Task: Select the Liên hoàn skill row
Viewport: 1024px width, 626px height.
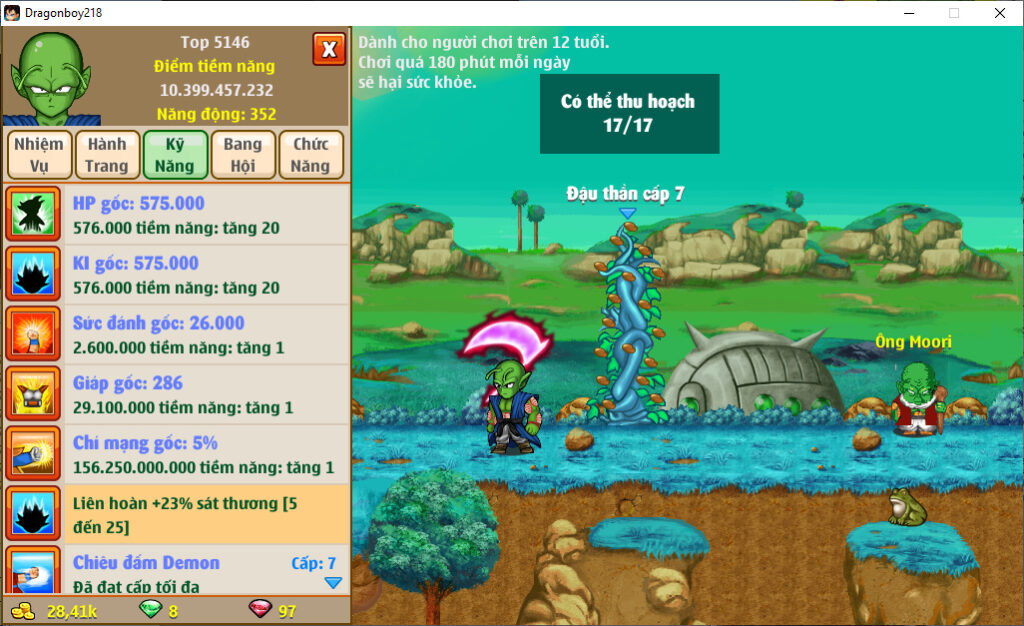Action: click(x=176, y=515)
